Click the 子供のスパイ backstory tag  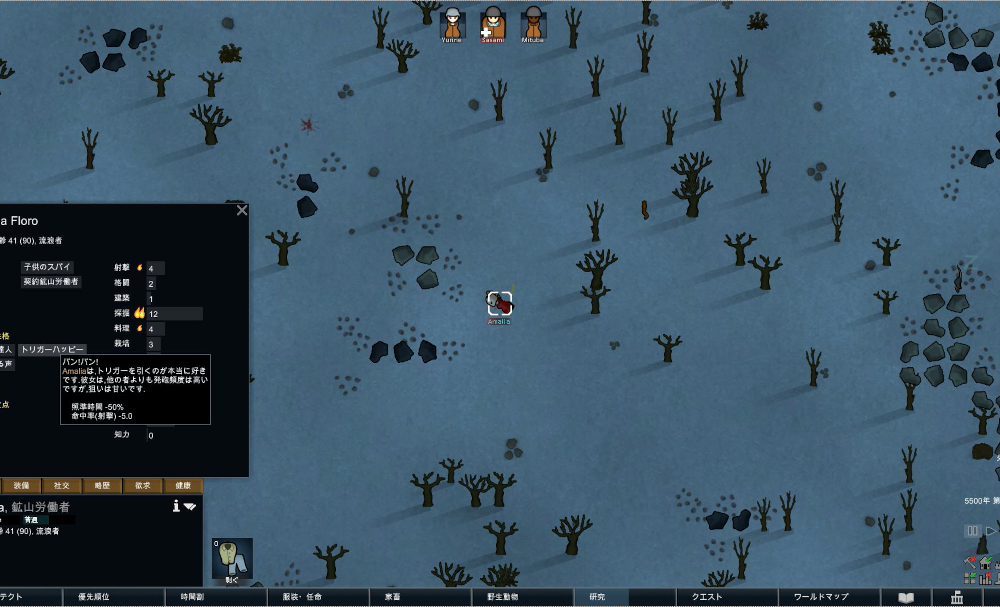coord(47,267)
